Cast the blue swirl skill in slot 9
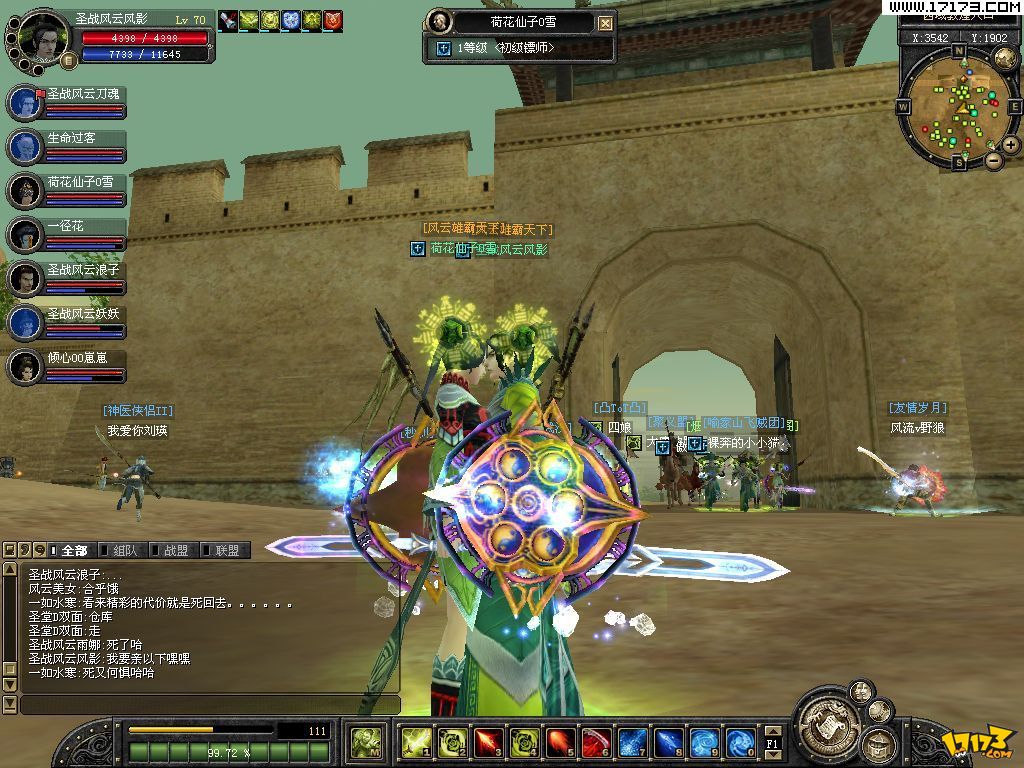1024x768 pixels. (x=704, y=742)
